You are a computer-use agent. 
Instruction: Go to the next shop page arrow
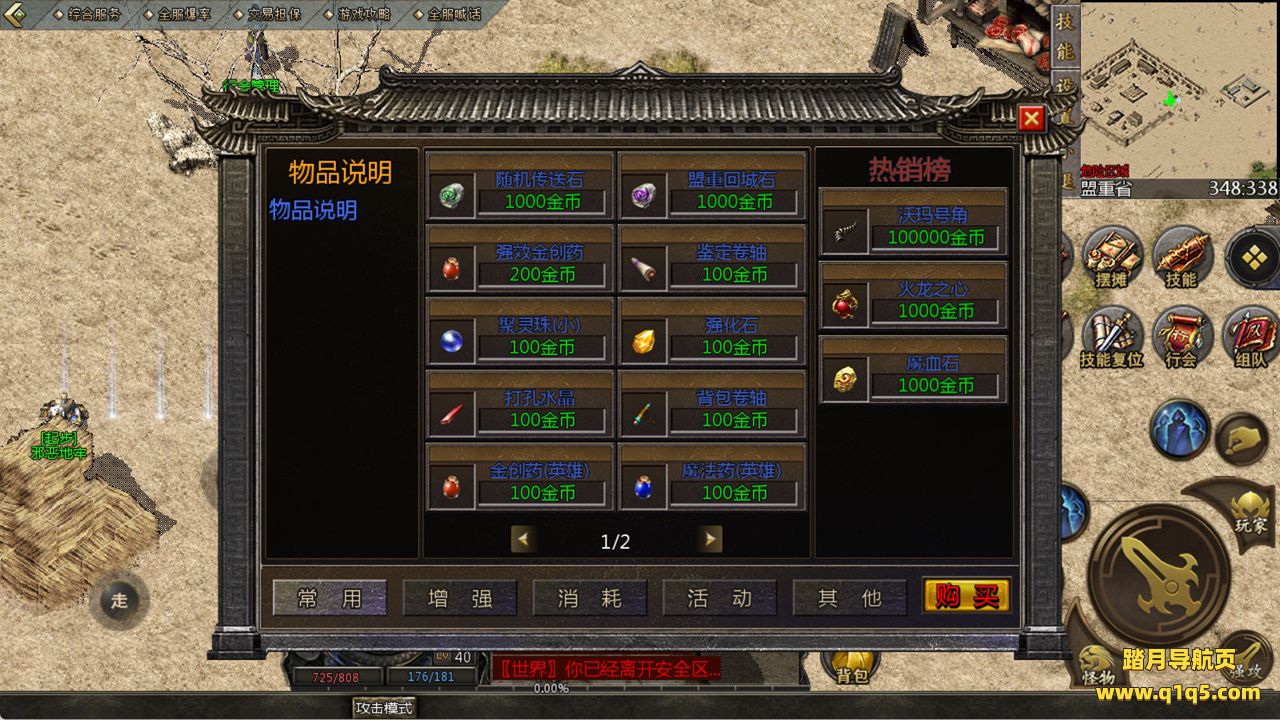point(710,540)
